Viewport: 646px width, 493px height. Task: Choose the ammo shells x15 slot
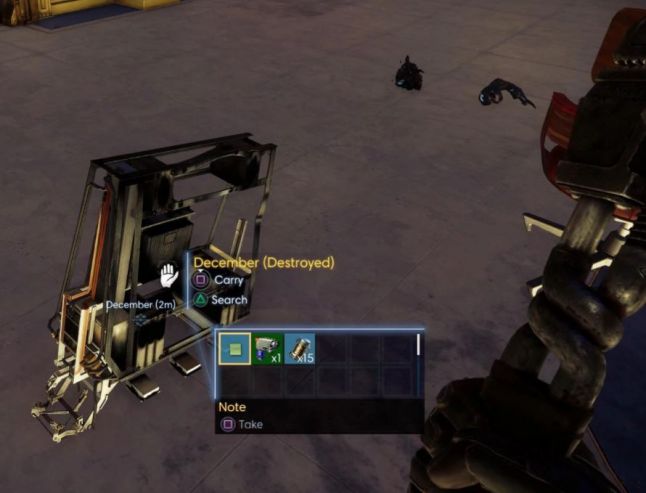click(x=299, y=349)
